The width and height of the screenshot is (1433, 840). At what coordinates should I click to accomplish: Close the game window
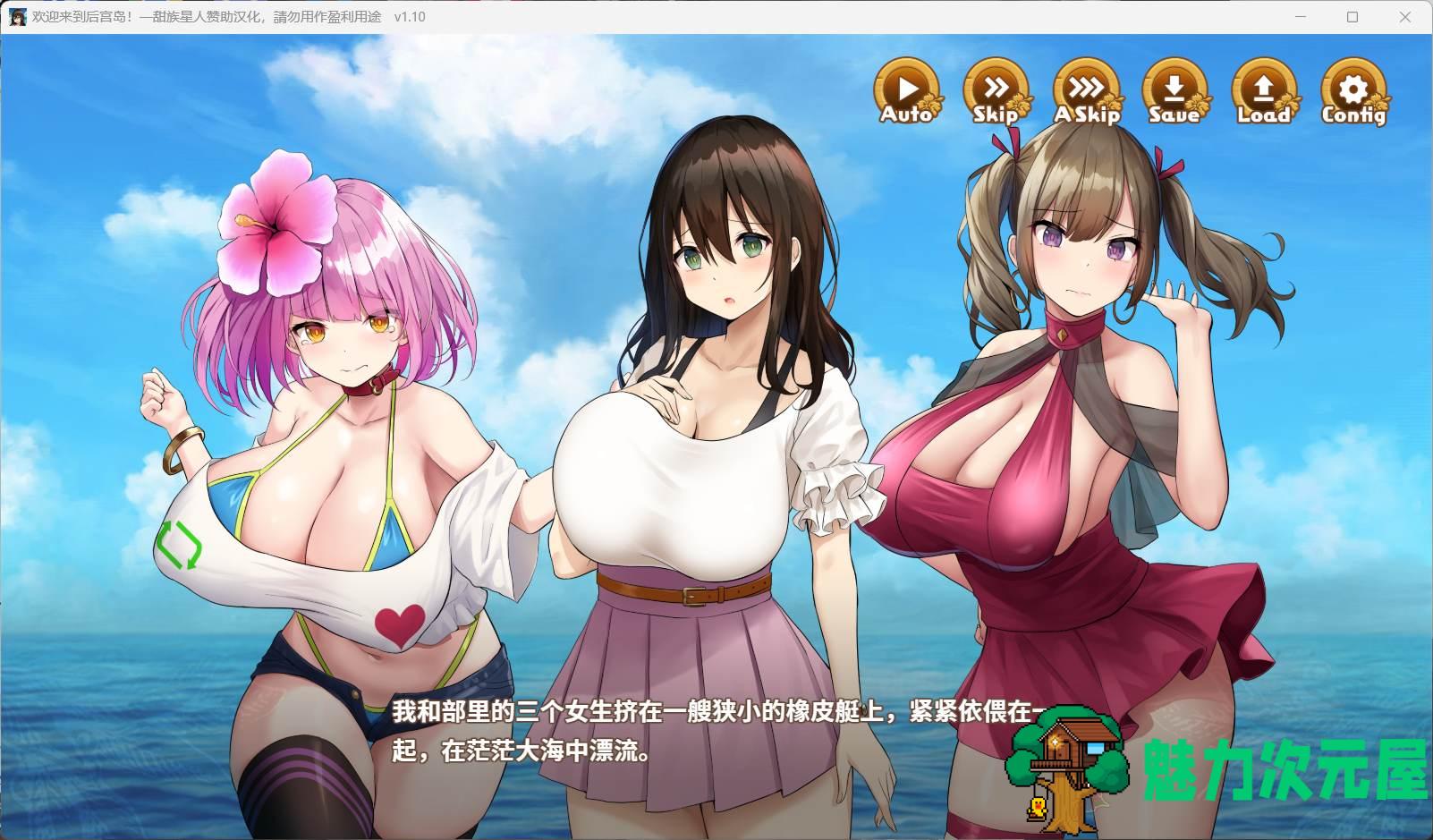[x=1403, y=17]
